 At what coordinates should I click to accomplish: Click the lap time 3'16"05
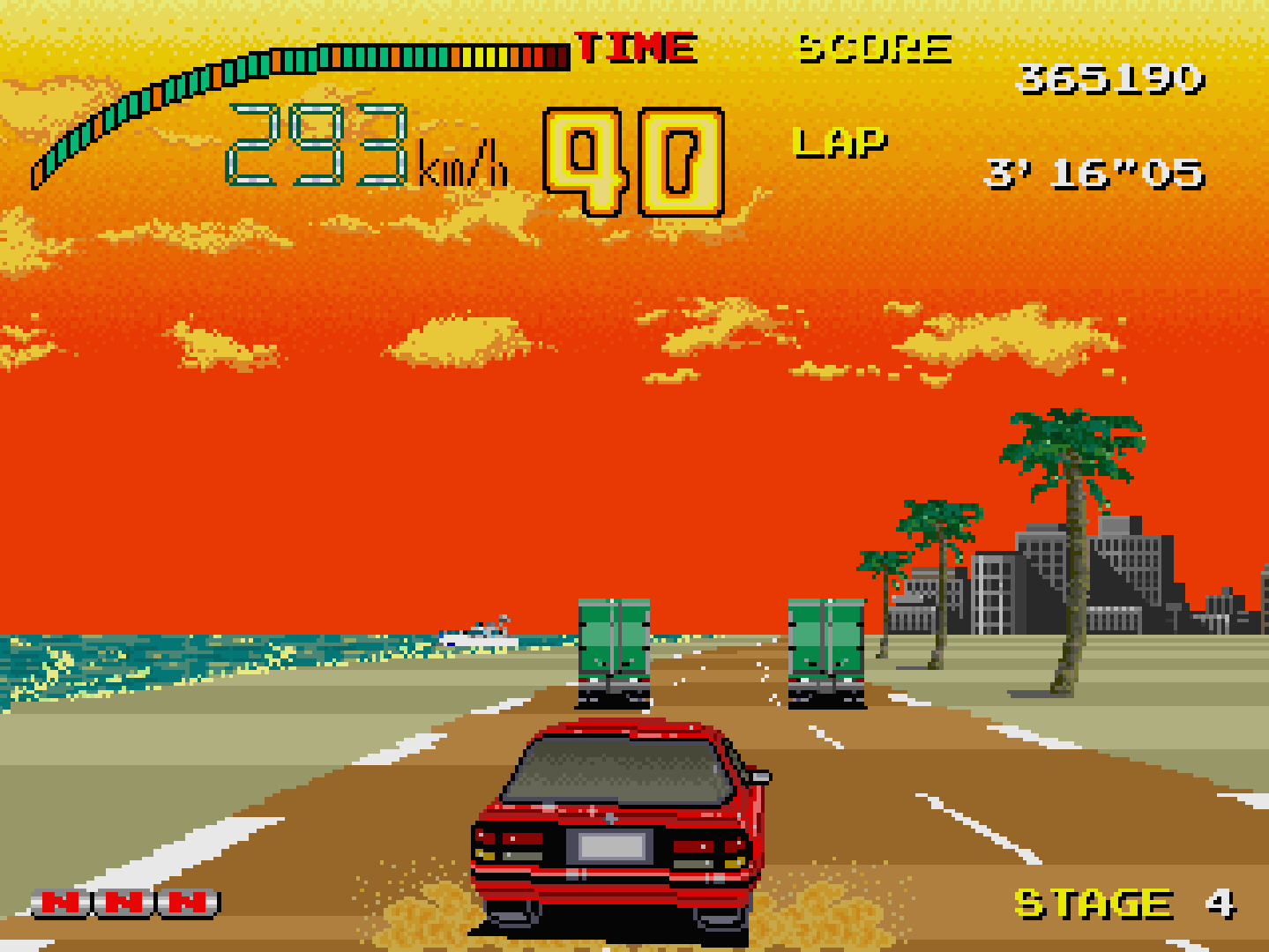(x=1094, y=174)
